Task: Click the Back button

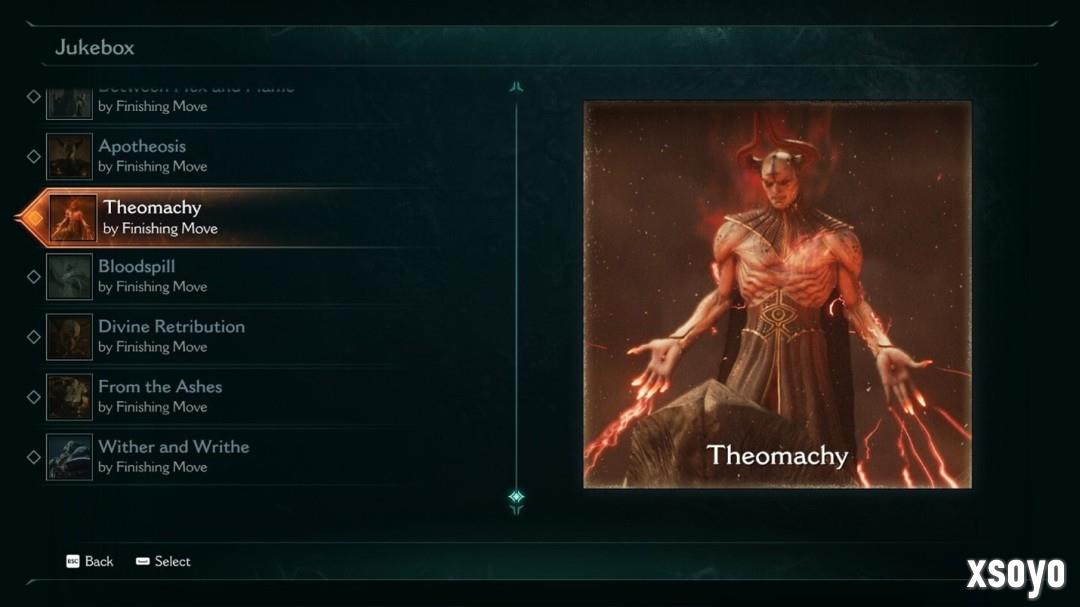Action: coord(90,561)
